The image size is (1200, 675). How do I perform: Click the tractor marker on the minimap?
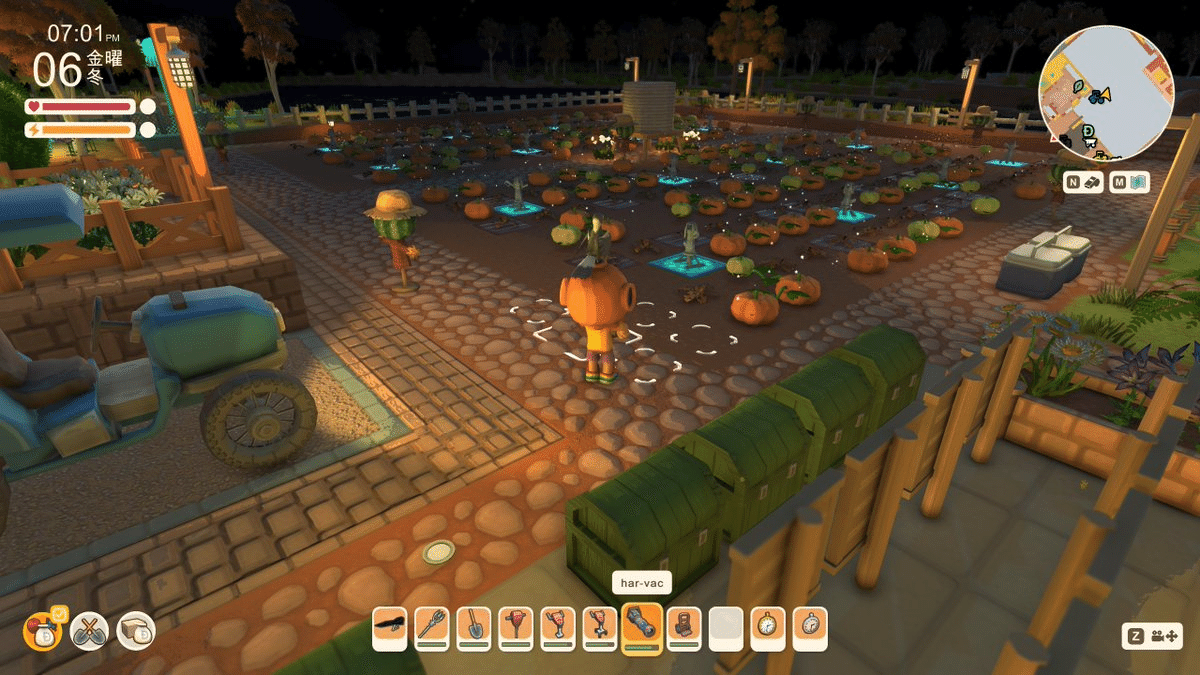click(1098, 96)
